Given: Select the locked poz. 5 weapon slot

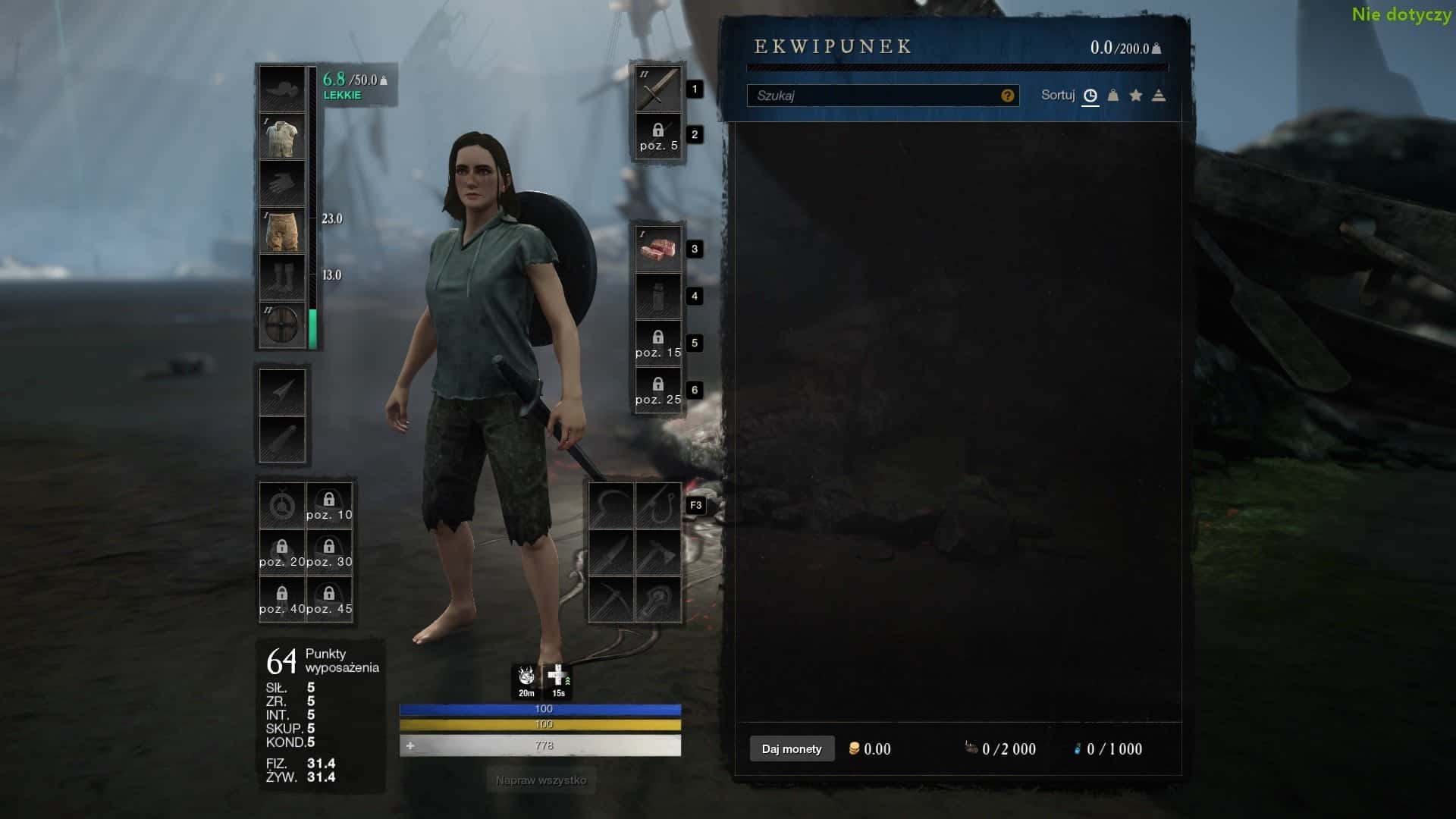Looking at the screenshot, I should [657, 136].
